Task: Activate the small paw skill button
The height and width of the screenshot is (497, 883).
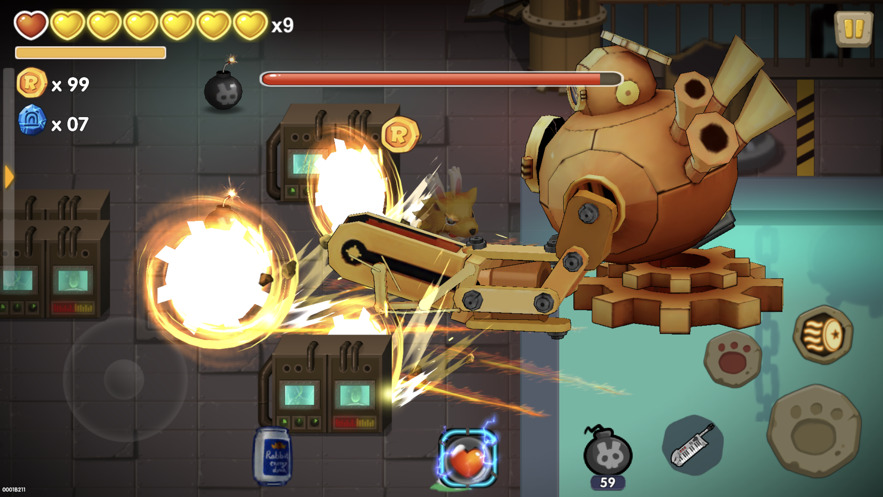Action: (732, 357)
